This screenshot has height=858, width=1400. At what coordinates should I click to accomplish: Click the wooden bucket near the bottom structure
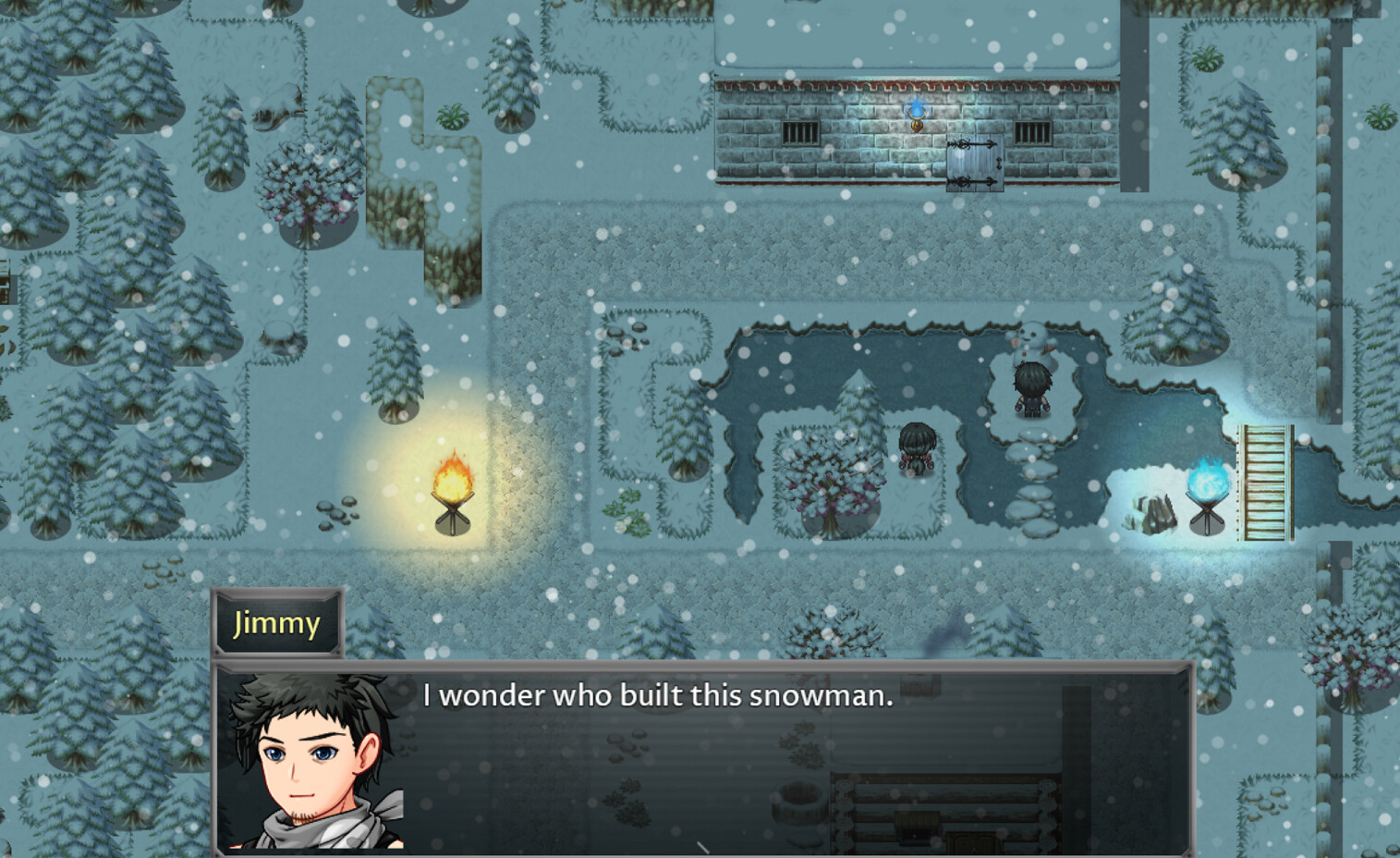coord(800,801)
